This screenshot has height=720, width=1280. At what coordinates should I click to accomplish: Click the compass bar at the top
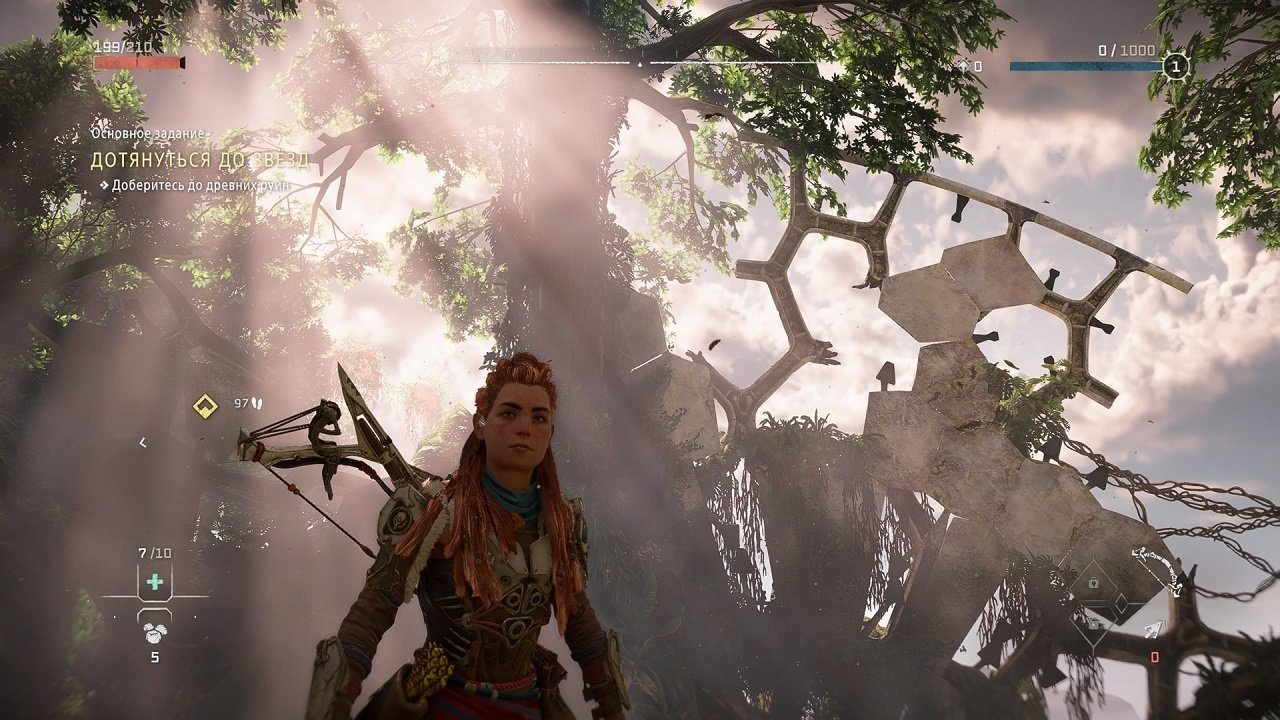tap(640, 63)
